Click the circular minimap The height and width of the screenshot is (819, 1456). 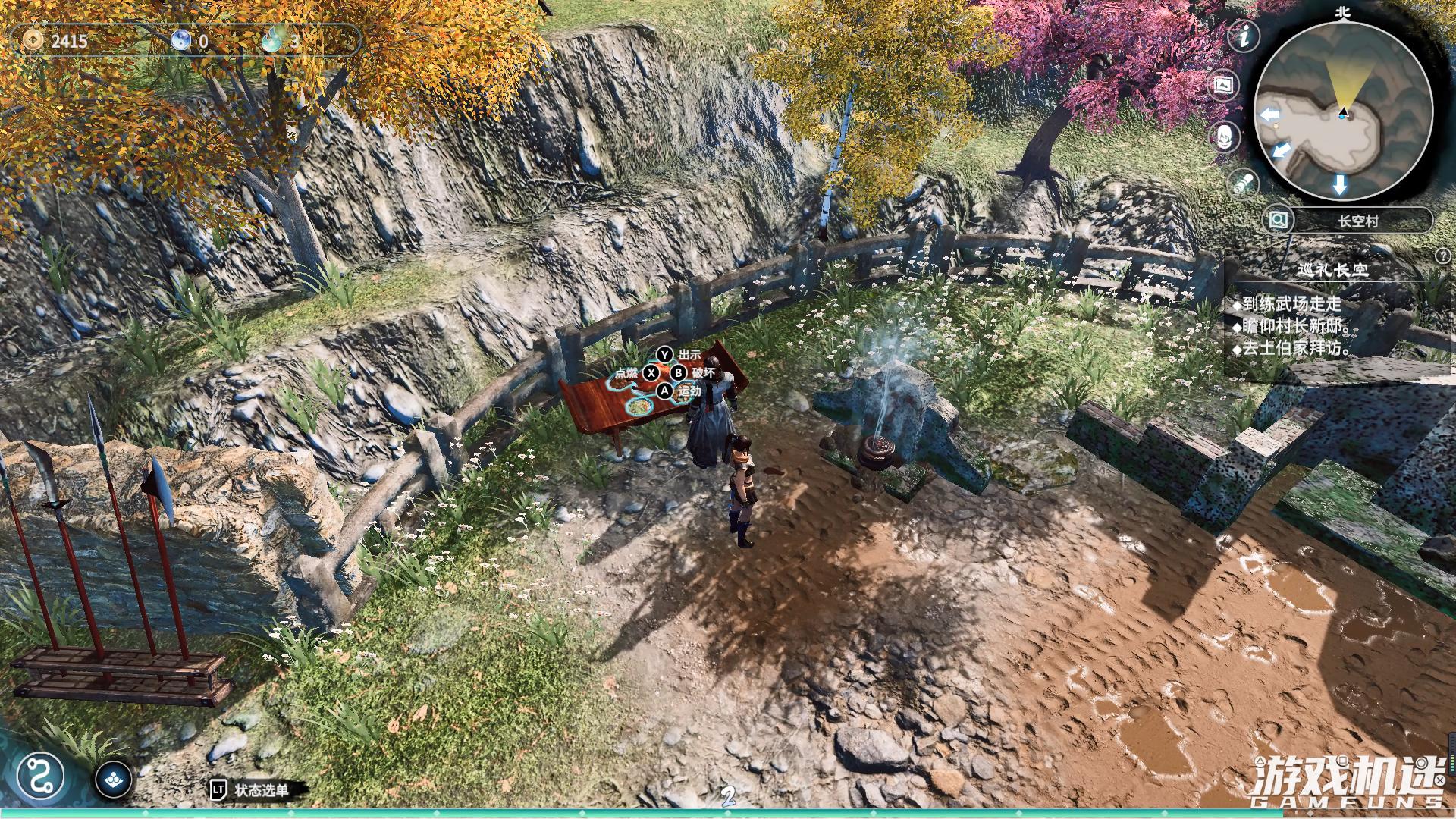1343,112
